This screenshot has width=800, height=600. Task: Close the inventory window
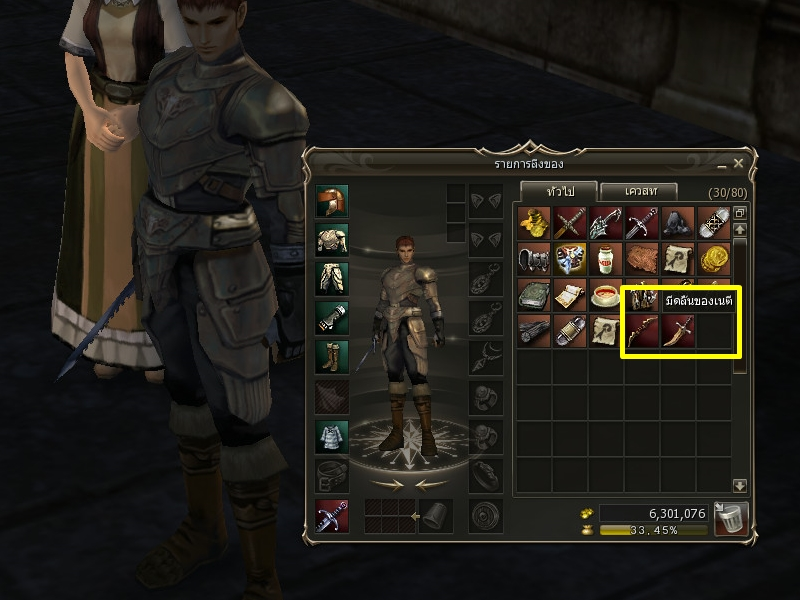point(738,163)
